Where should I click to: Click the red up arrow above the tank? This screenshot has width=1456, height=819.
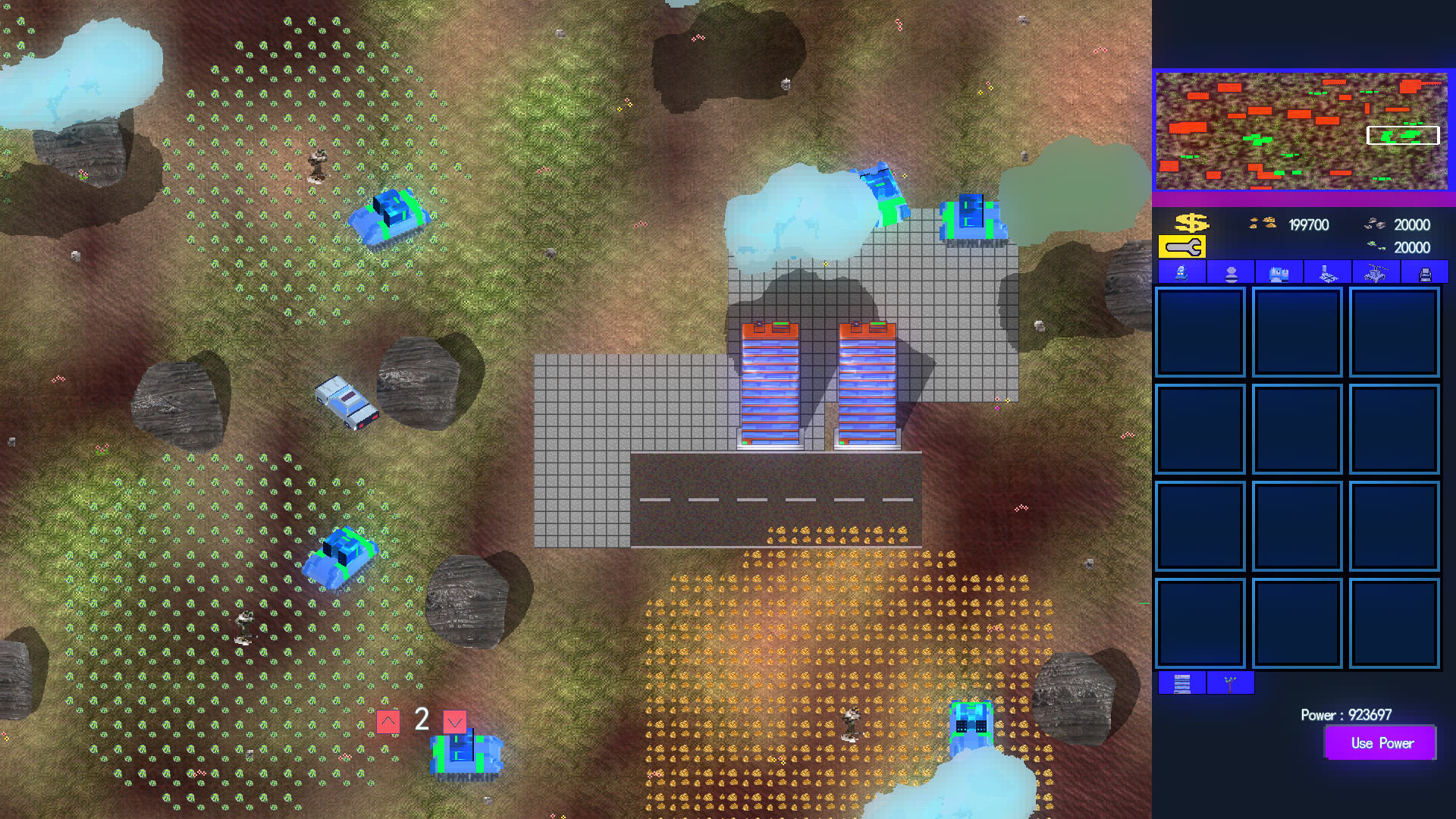pos(388,722)
